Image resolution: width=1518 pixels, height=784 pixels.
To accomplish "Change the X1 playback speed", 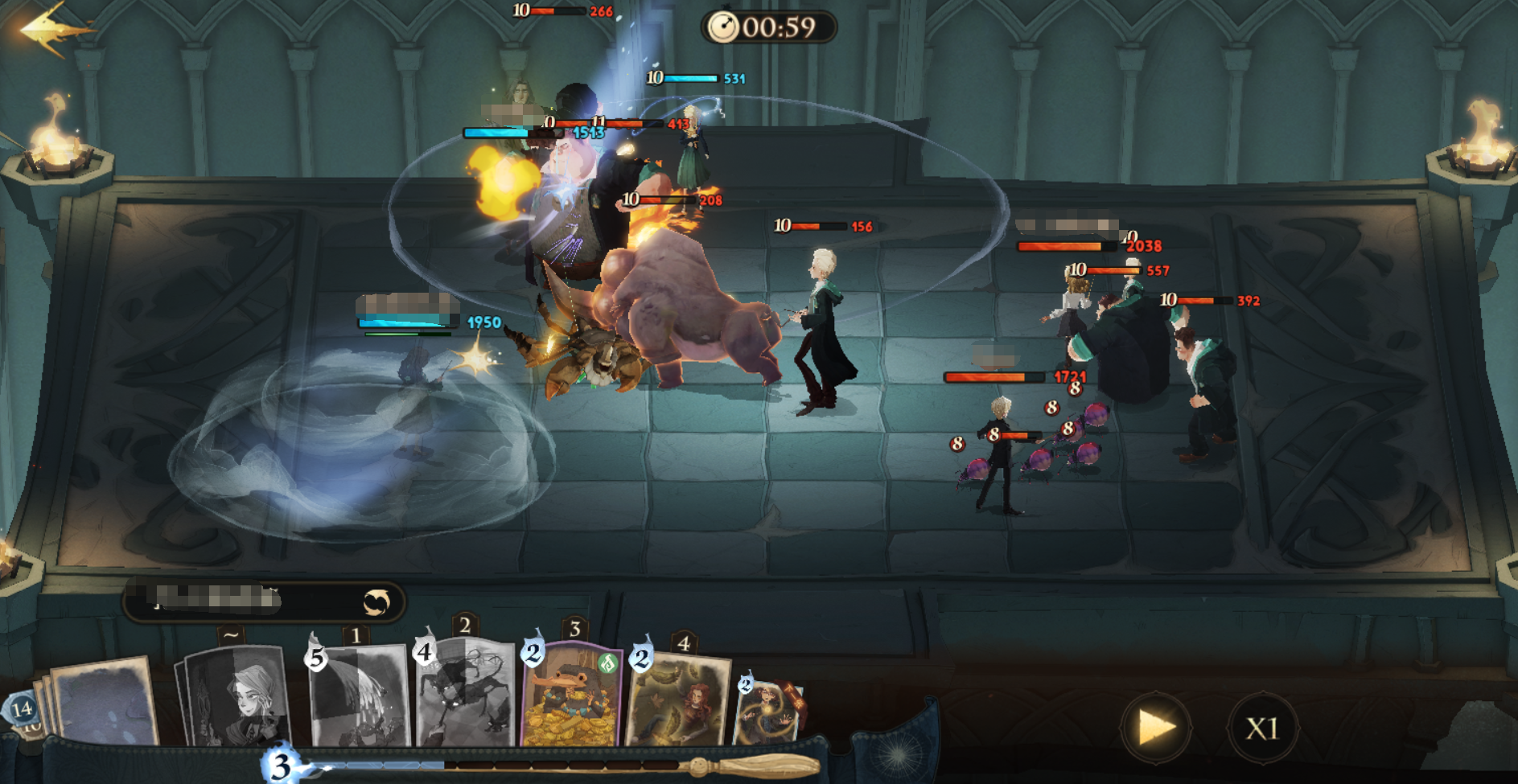I will (1262, 729).
